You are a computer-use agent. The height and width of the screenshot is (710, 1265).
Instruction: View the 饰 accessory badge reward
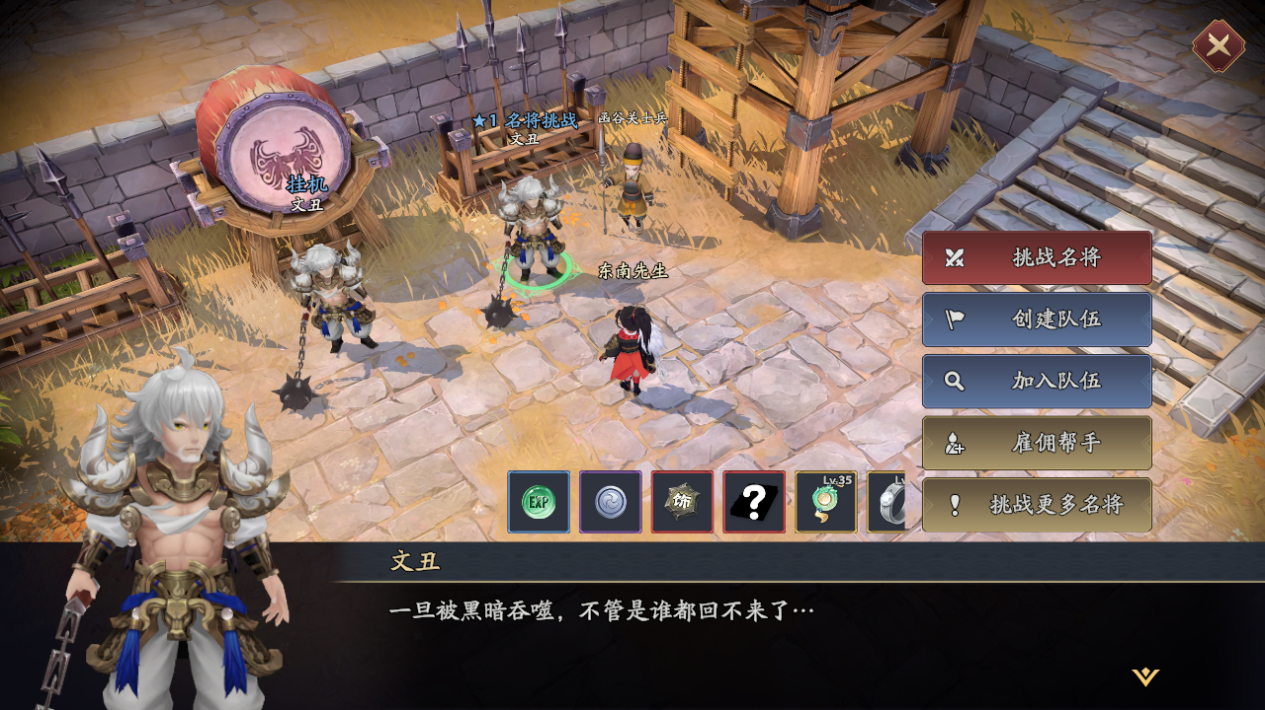[683, 502]
